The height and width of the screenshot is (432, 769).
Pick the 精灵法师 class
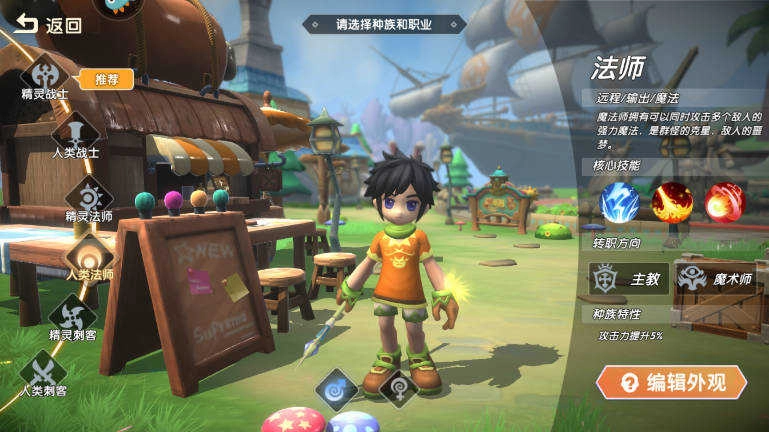click(x=89, y=194)
